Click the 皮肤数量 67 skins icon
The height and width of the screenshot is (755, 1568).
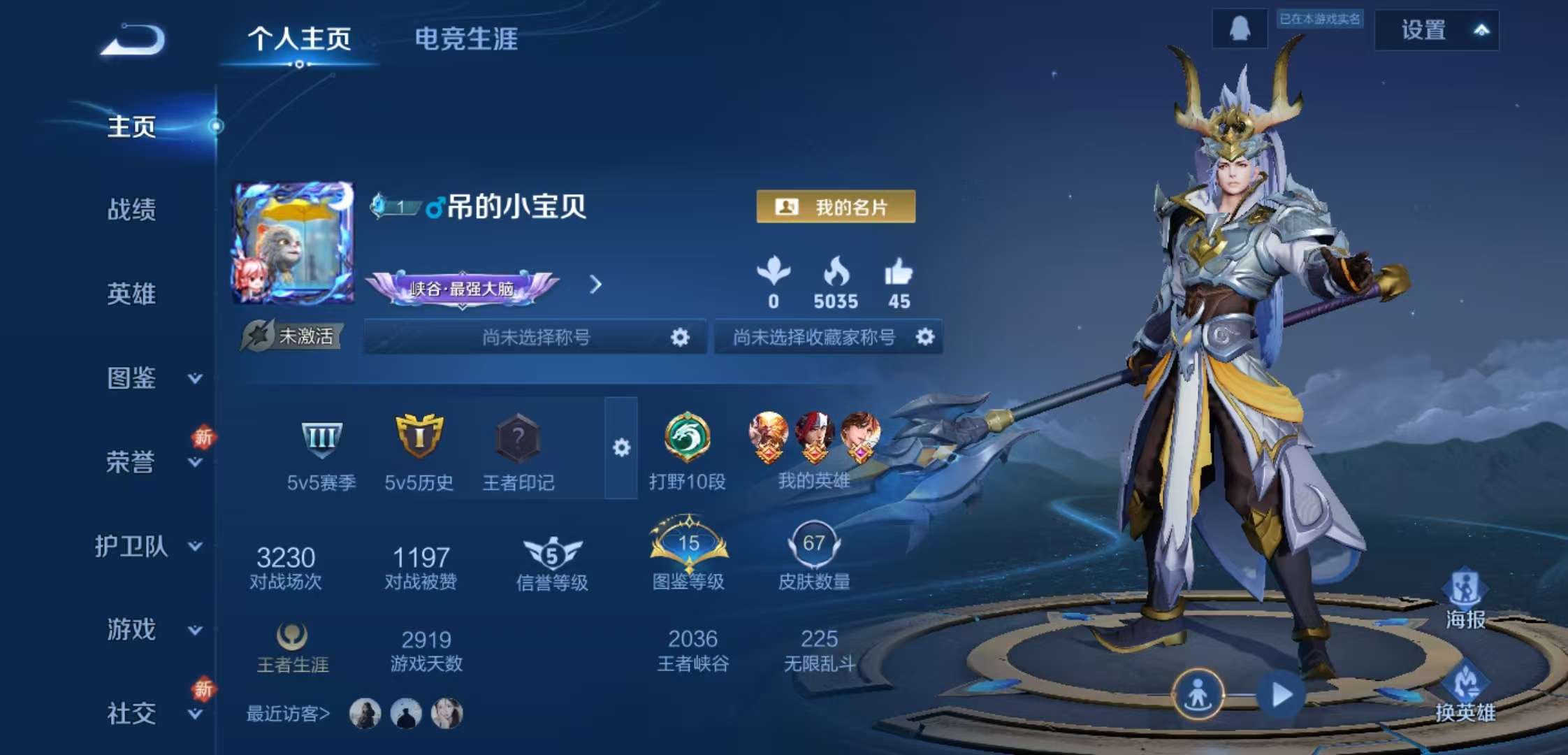tap(816, 545)
